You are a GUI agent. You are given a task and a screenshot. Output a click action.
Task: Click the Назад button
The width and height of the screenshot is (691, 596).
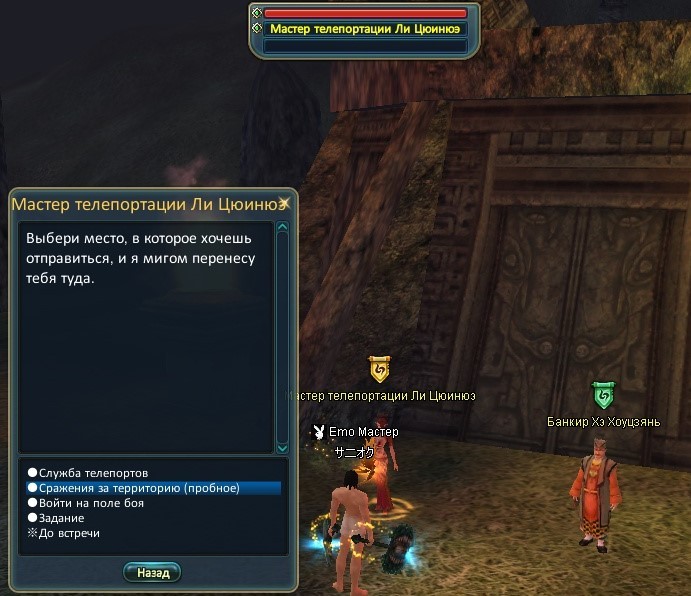coord(152,572)
